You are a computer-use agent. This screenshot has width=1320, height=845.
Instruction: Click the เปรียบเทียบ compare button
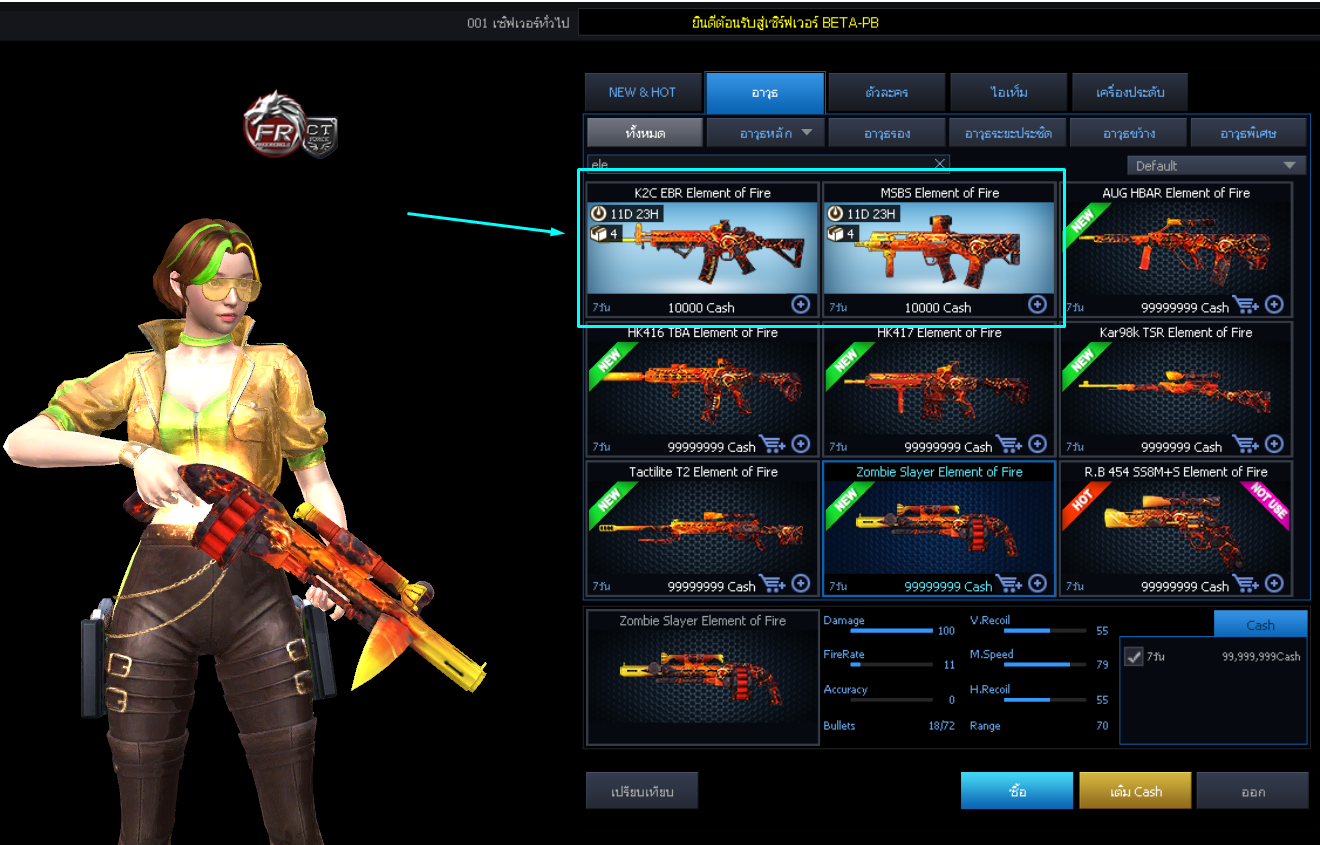pyautogui.click(x=642, y=790)
